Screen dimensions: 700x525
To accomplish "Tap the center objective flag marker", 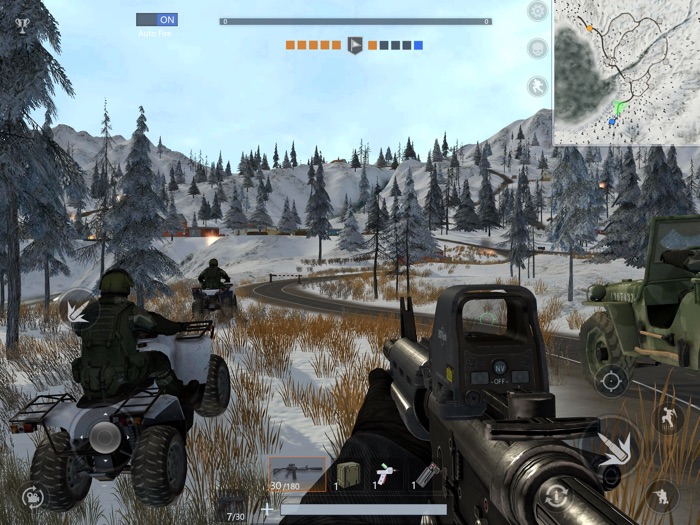I will [x=354, y=45].
